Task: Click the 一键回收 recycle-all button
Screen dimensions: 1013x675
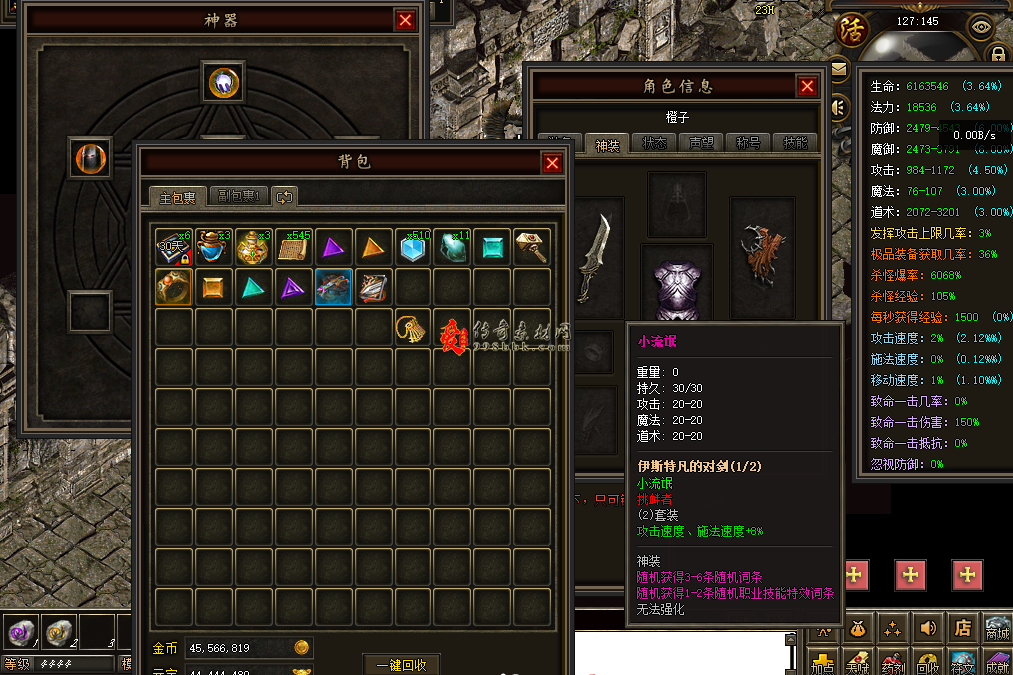Action: [x=401, y=665]
